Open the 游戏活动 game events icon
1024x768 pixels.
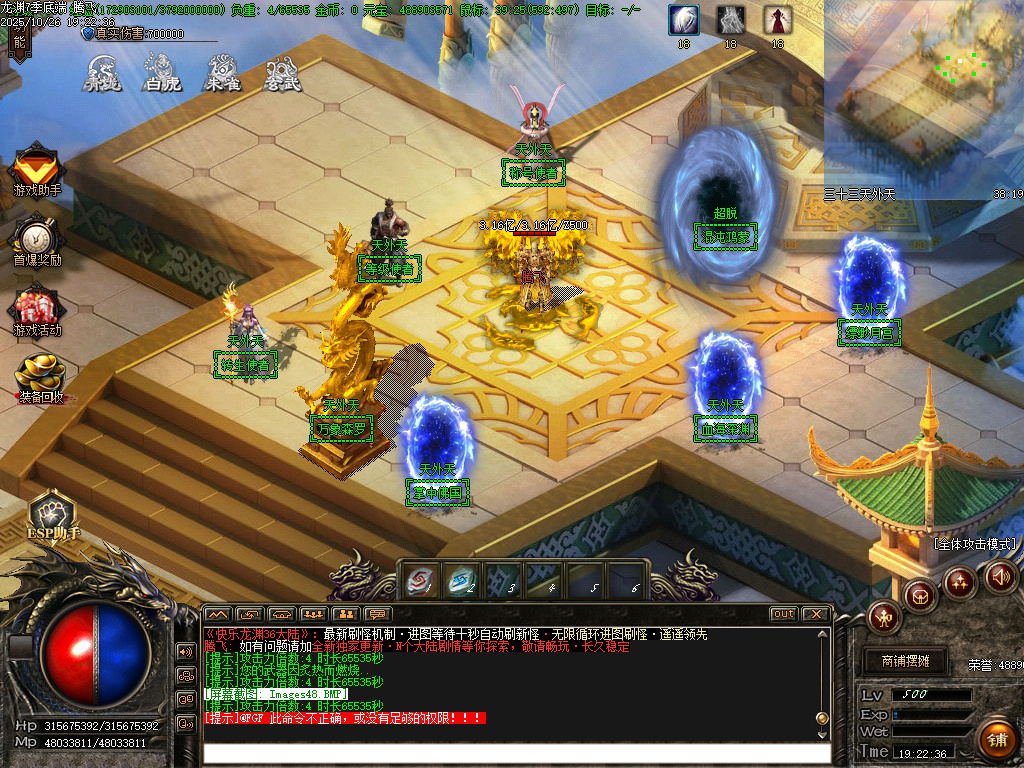(37, 309)
